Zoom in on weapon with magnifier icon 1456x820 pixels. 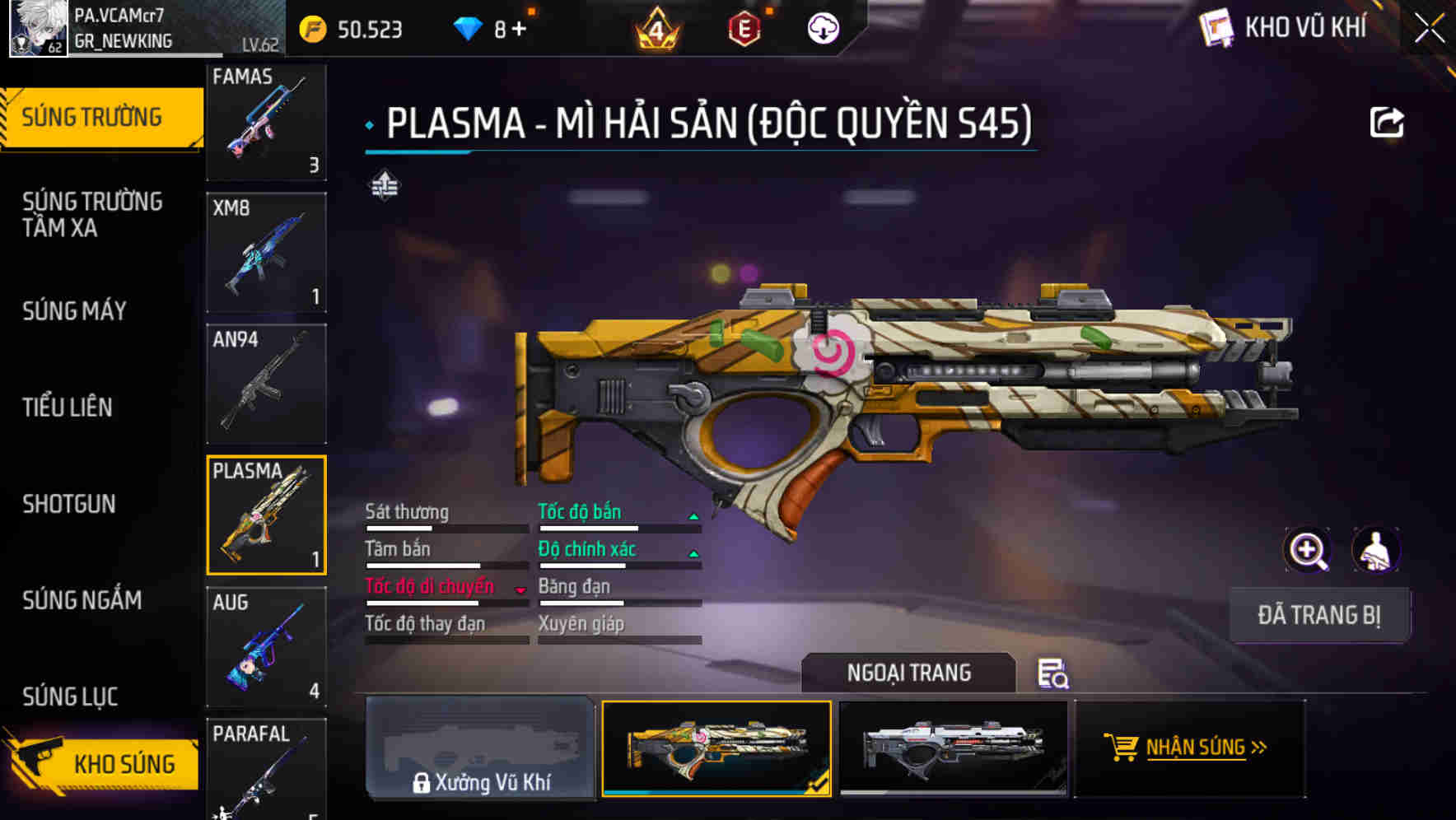pos(1307,550)
